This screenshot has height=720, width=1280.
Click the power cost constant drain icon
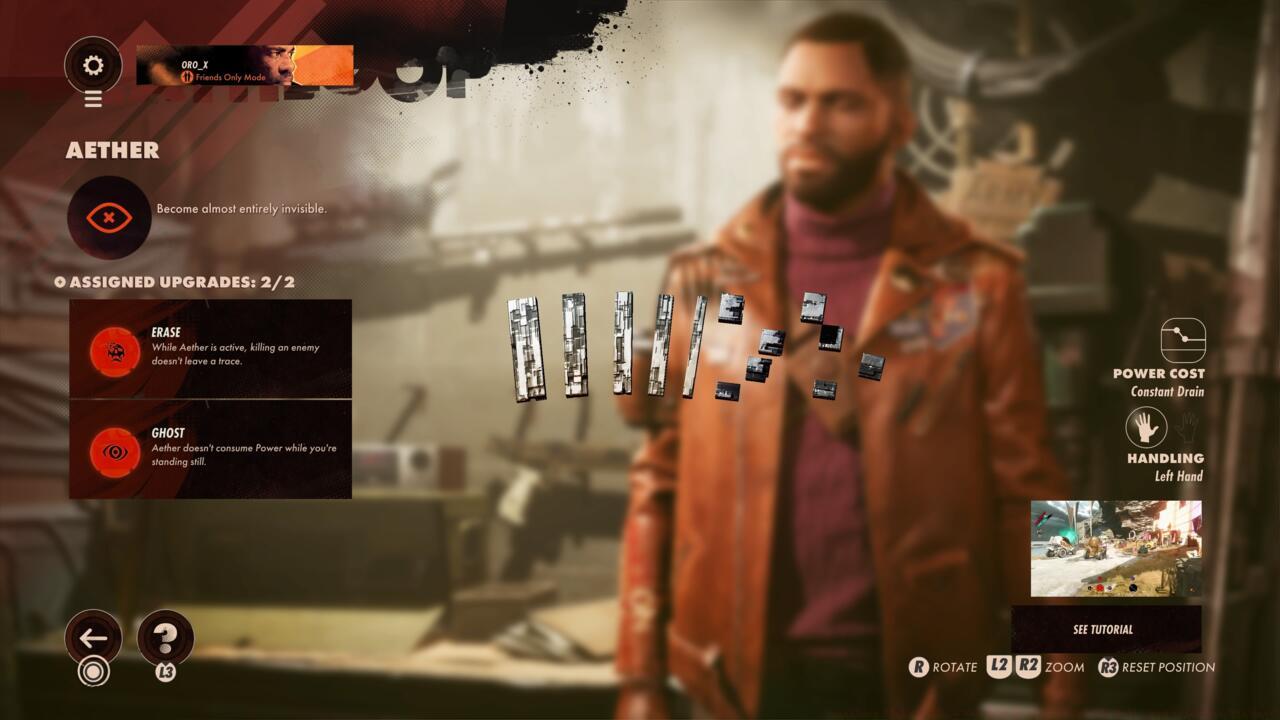[x=1183, y=340]
